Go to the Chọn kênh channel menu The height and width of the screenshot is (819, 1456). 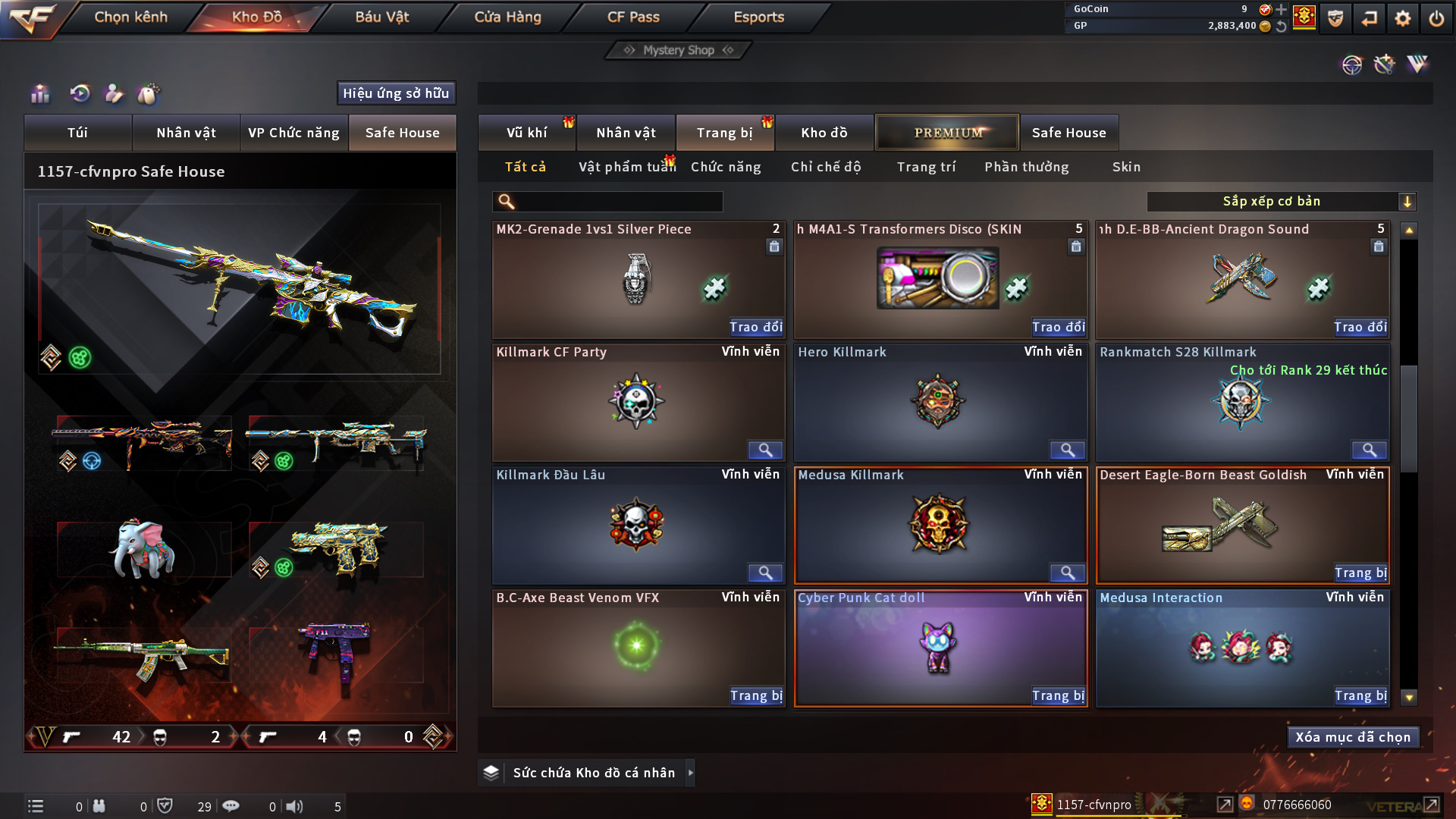click(130, 17)
